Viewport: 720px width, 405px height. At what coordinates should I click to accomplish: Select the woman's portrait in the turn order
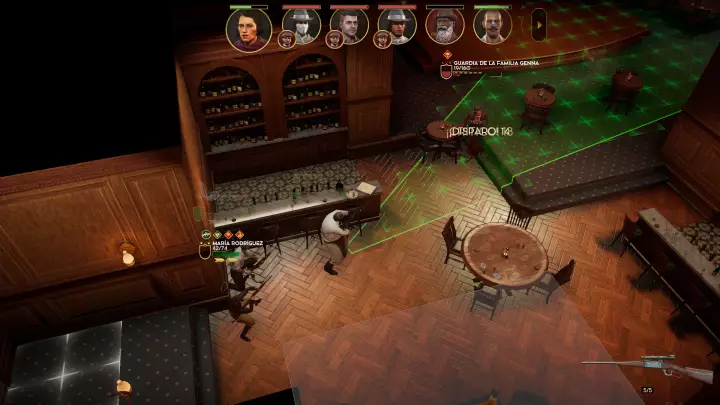pyautogui.click(x=248, y=28)
